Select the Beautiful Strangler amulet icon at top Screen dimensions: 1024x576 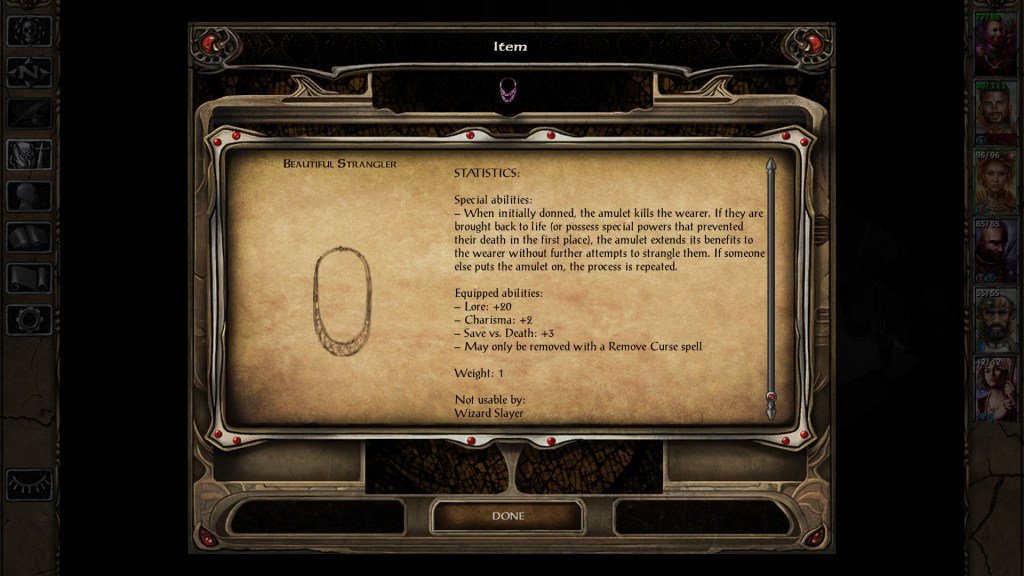(507, 89)
